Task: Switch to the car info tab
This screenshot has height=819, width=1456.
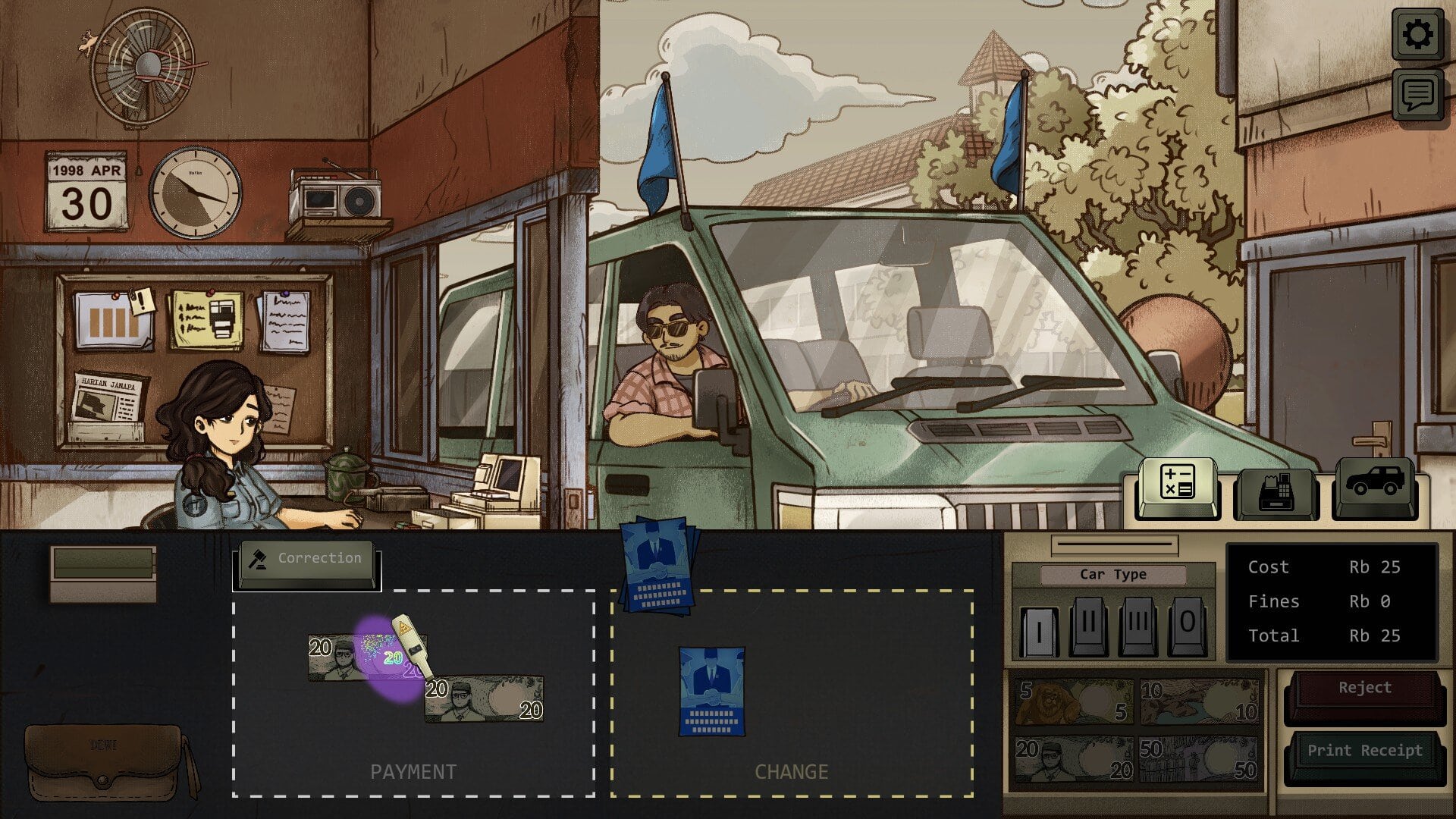Action: pyautogui.click(x=1374, y=485)
